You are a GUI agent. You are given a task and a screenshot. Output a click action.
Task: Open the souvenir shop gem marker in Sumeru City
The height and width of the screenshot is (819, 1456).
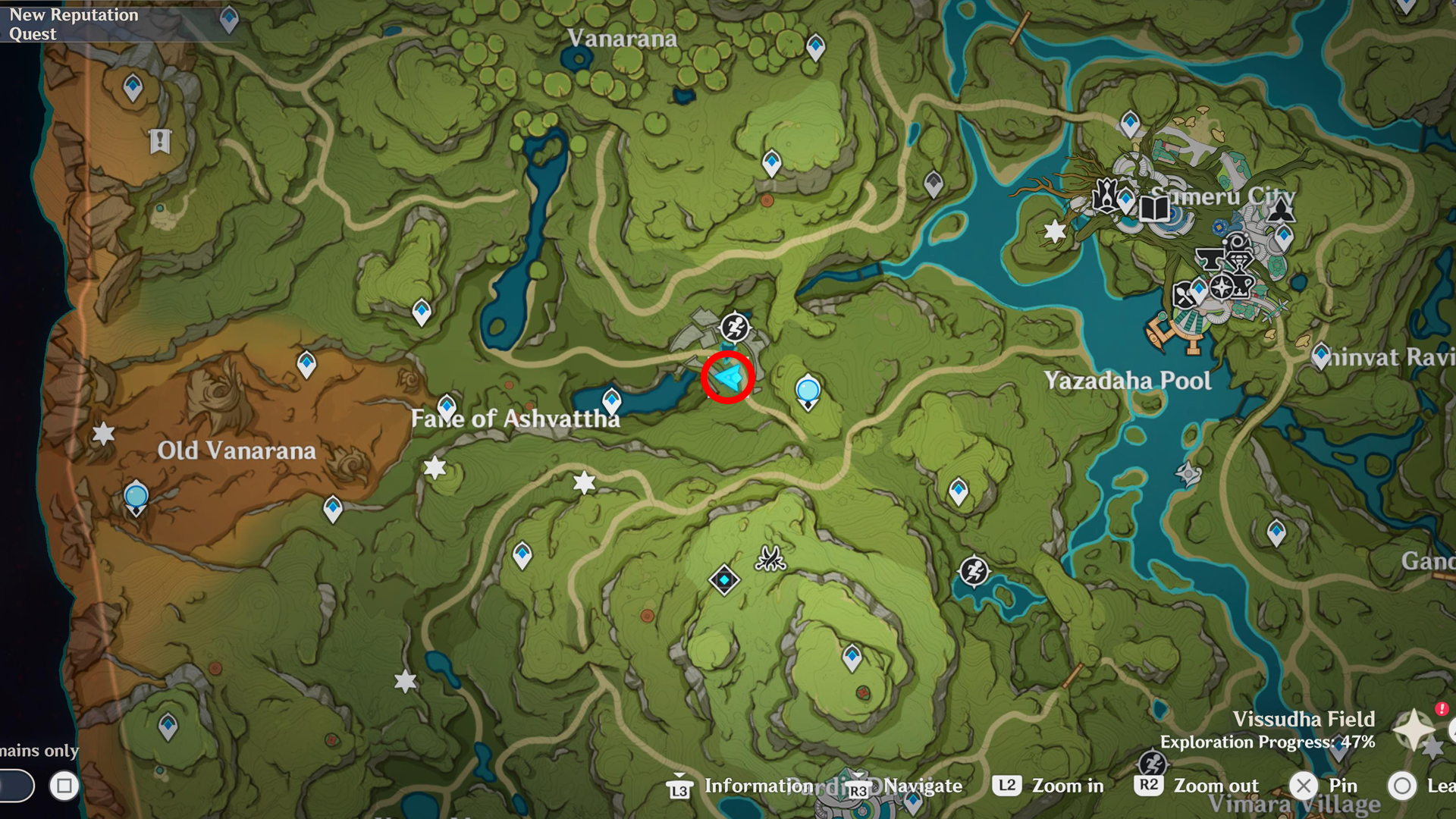coord(1239,258)
